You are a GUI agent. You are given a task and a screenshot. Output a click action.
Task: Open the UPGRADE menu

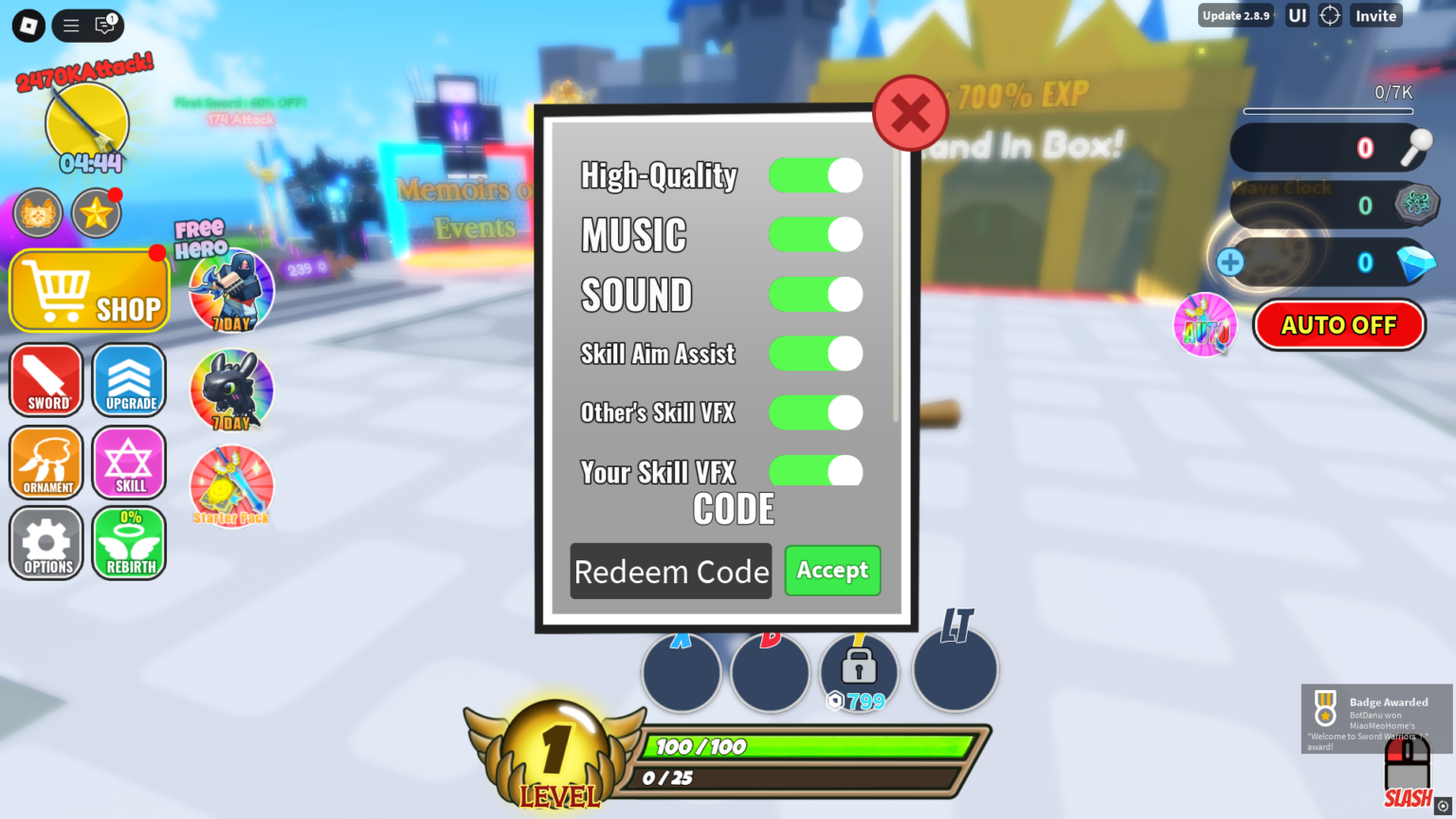tap(129, 380)
